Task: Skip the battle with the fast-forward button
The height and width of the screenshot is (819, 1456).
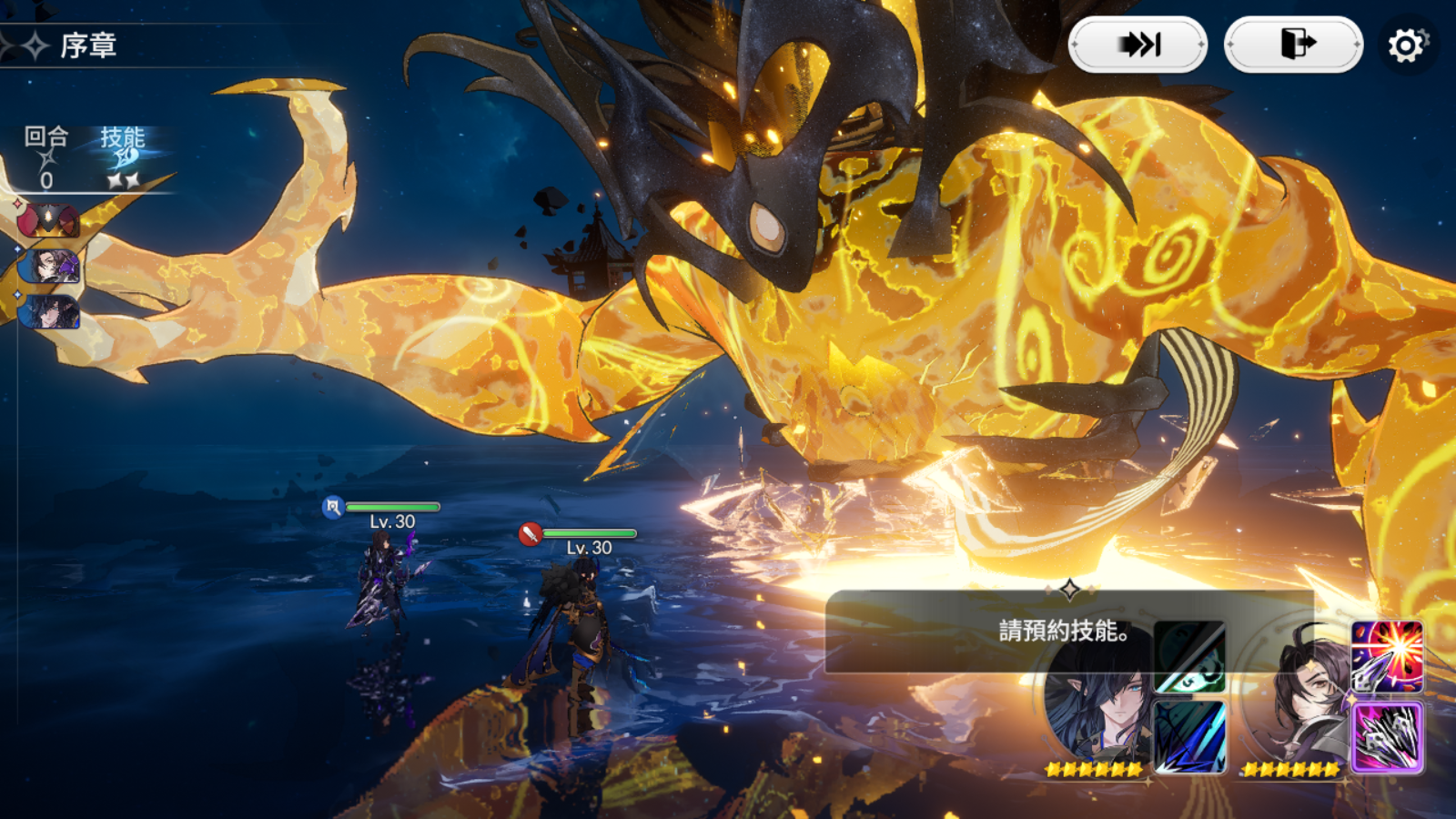Action: coord(1137,44)
